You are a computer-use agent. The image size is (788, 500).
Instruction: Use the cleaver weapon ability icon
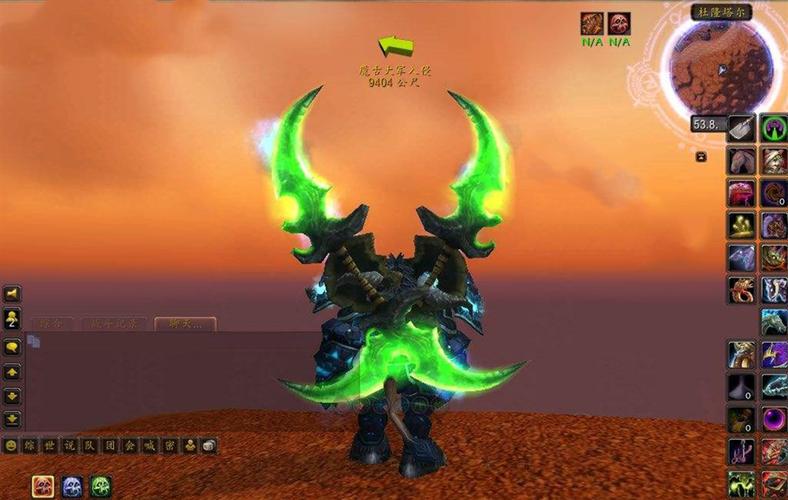click(x=741, y=128)
